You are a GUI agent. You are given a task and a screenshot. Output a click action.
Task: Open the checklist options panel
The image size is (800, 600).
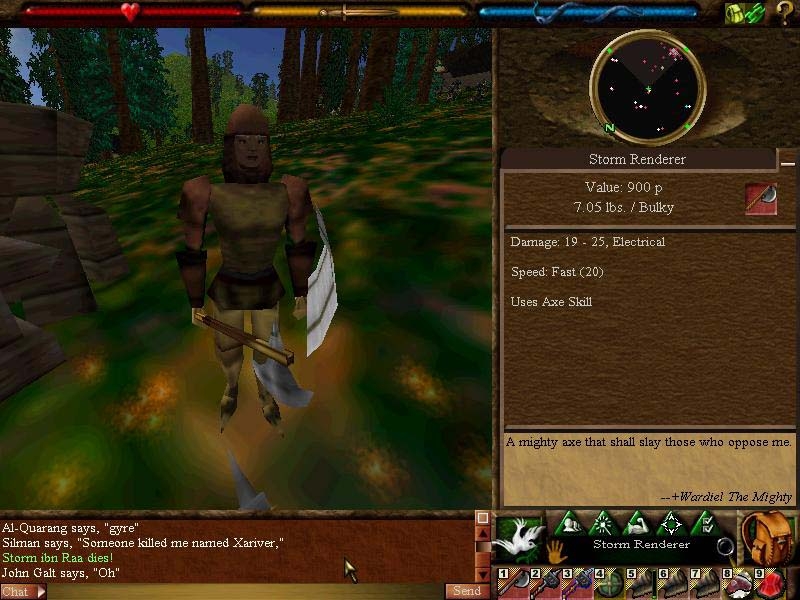point(705,523)
